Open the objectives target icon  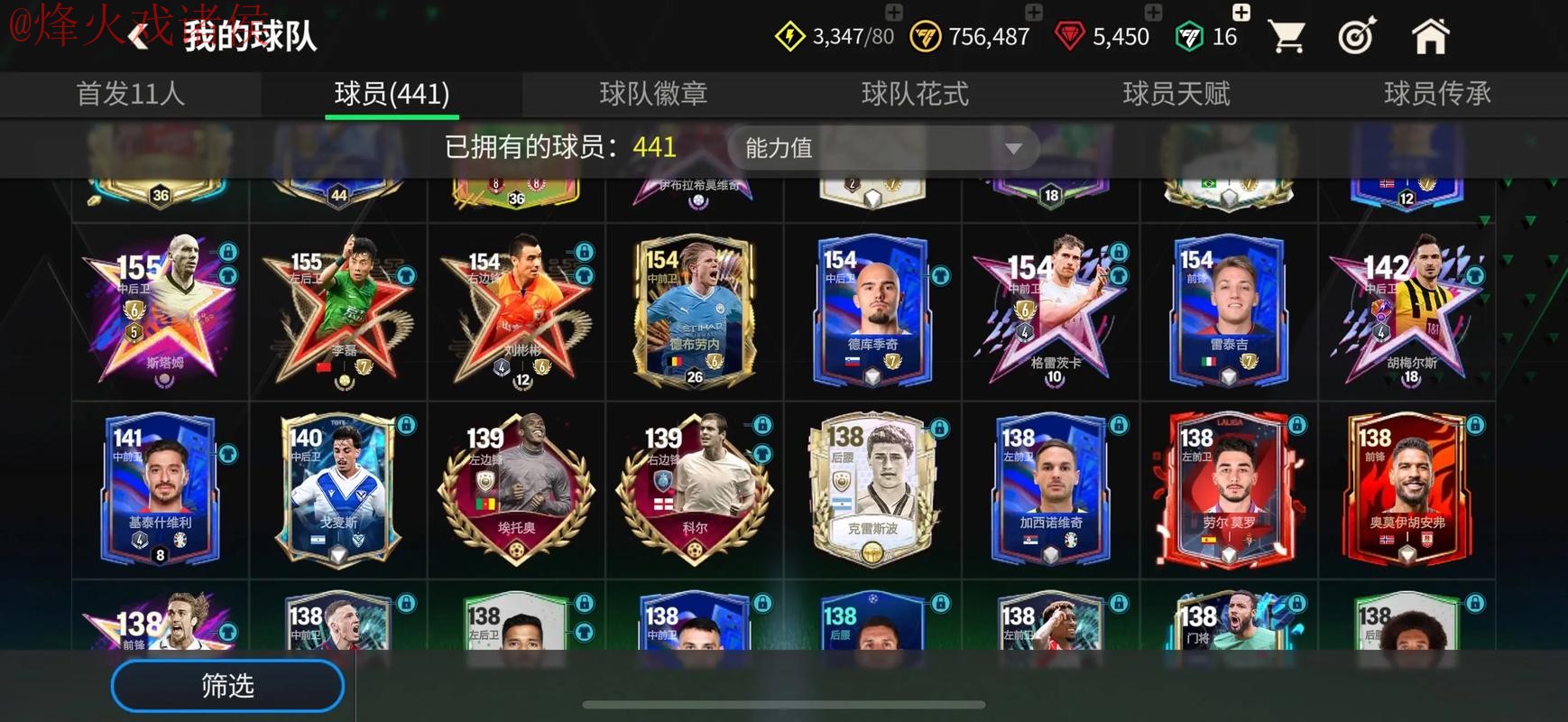(x=1359, y=34)
